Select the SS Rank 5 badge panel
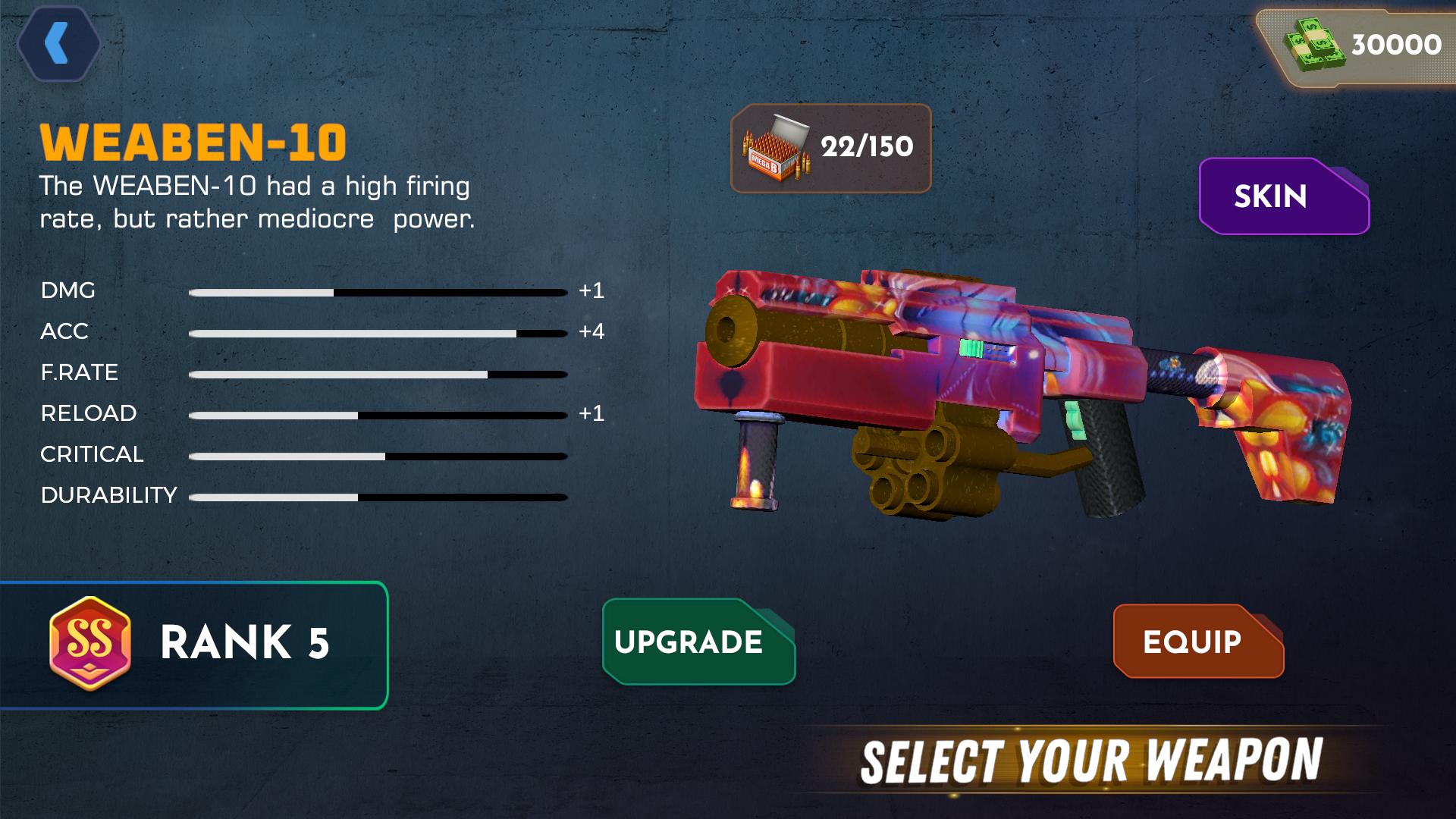The height and width of the screenshot is (819, 1456). [194, 645]
